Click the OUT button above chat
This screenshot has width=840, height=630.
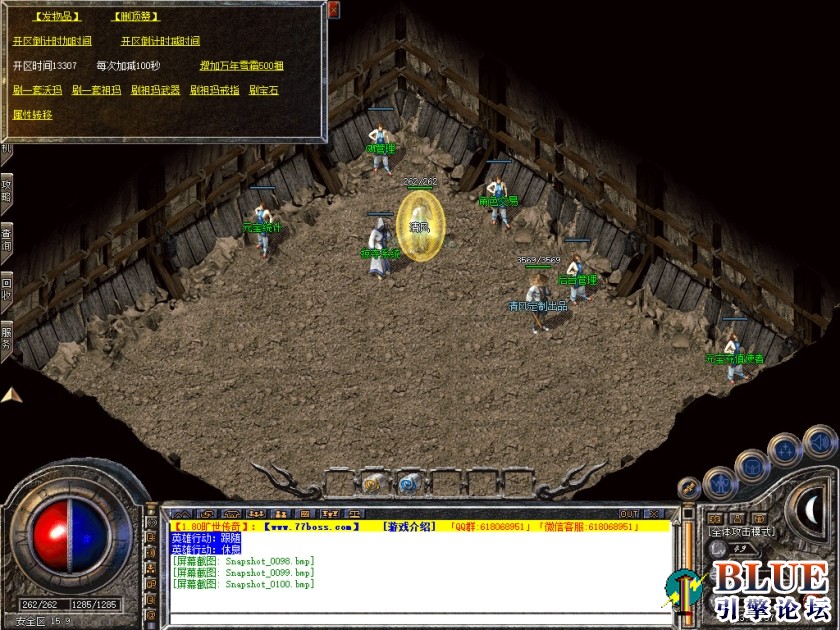(628, 514)
